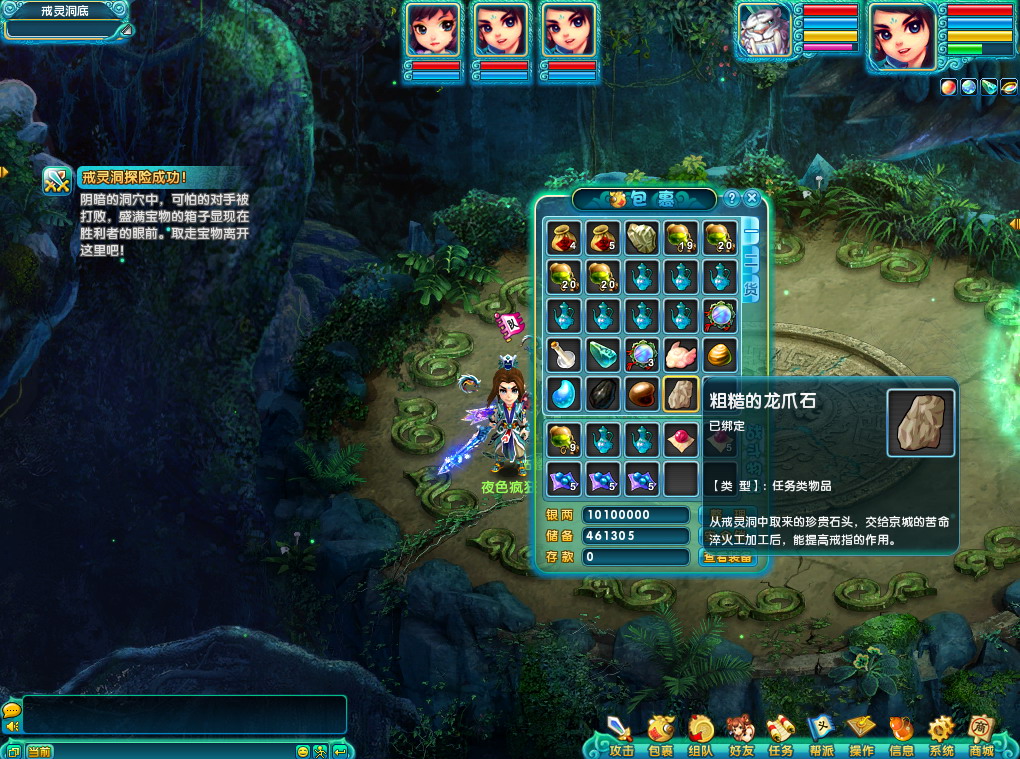1020x759 pixels.
Task: Open the 攻击 attack sword button
Action: point(621,736)
